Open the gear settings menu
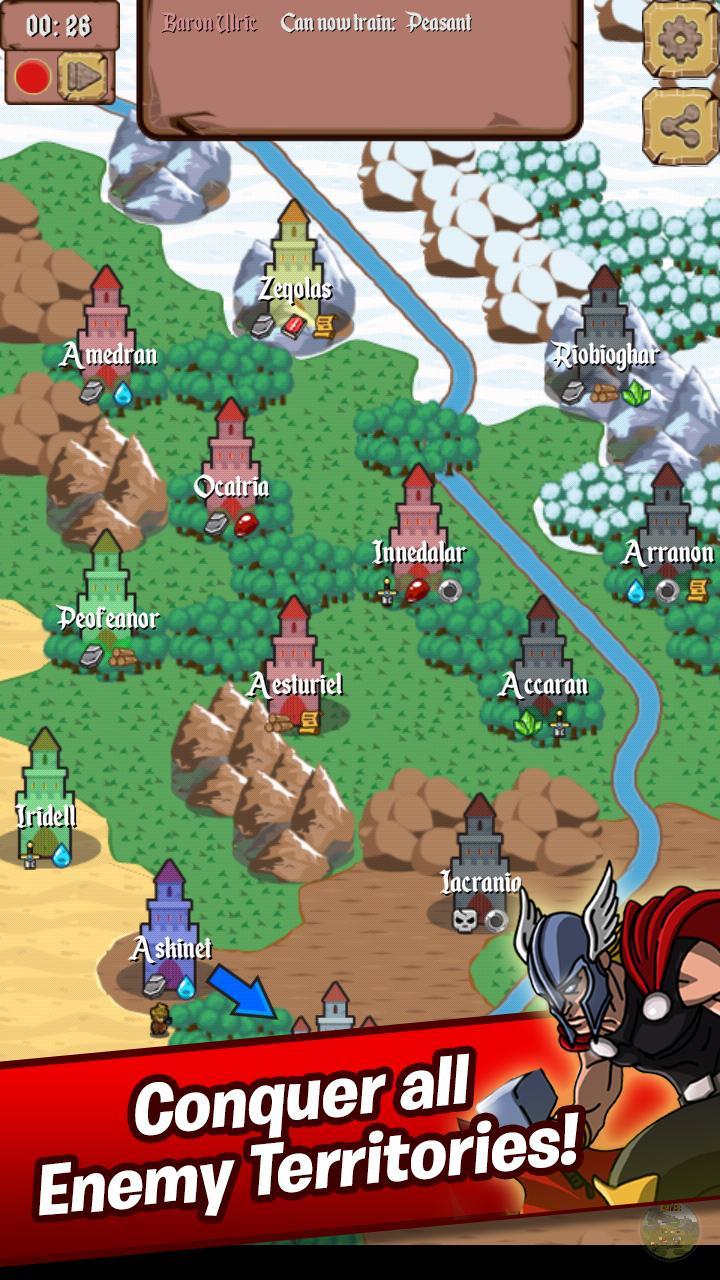Image resolution: width=720 pixels, height=1280 pixels. point(680,37)
